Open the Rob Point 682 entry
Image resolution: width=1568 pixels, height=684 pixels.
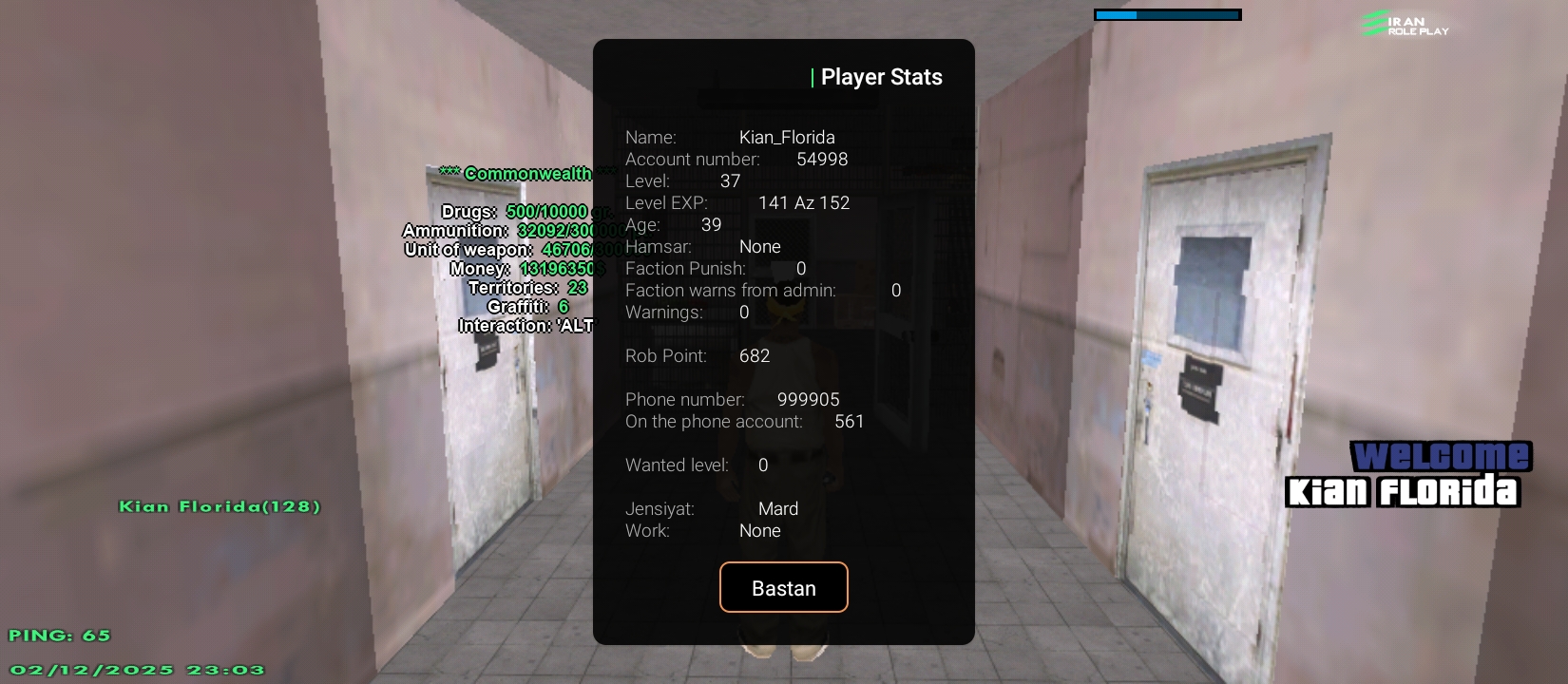[698, 355]
